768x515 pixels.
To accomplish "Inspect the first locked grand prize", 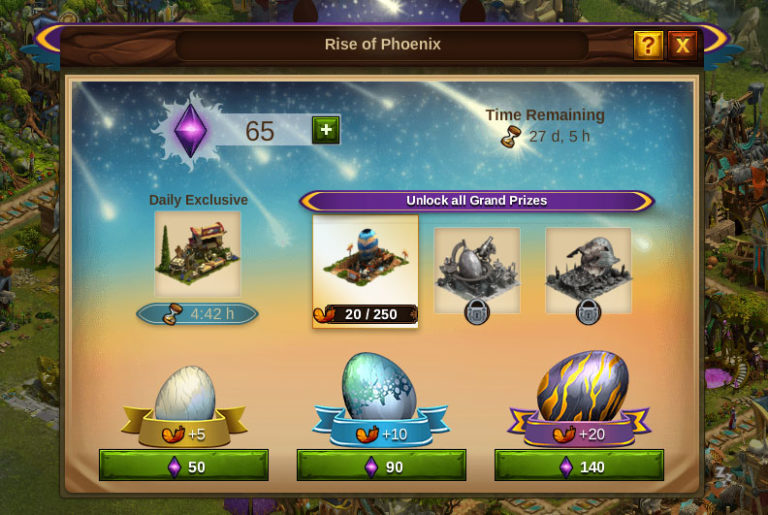I will click(x=477, y=268).
